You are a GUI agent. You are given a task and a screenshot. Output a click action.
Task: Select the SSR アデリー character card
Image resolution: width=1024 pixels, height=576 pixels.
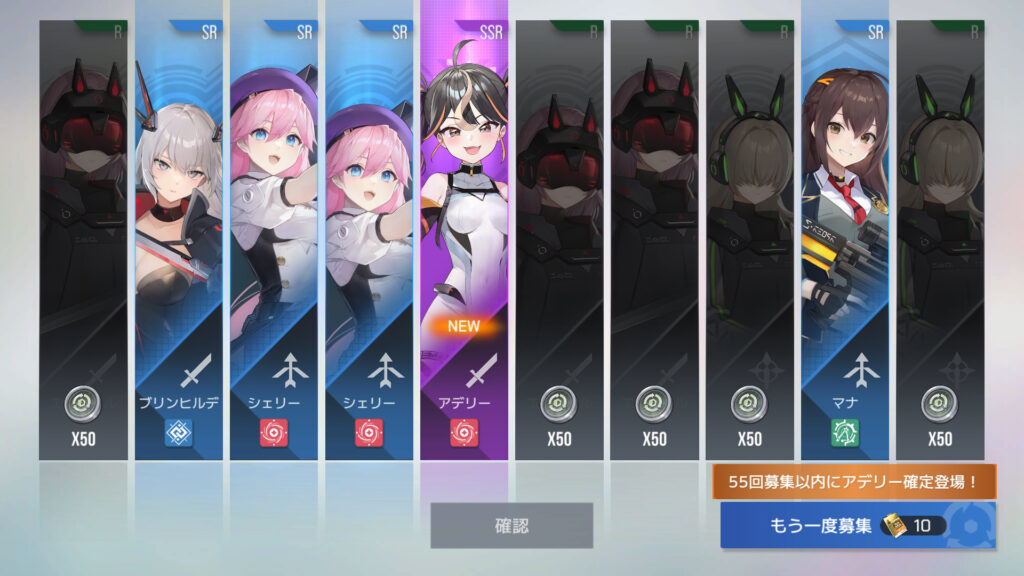[464, 240]
